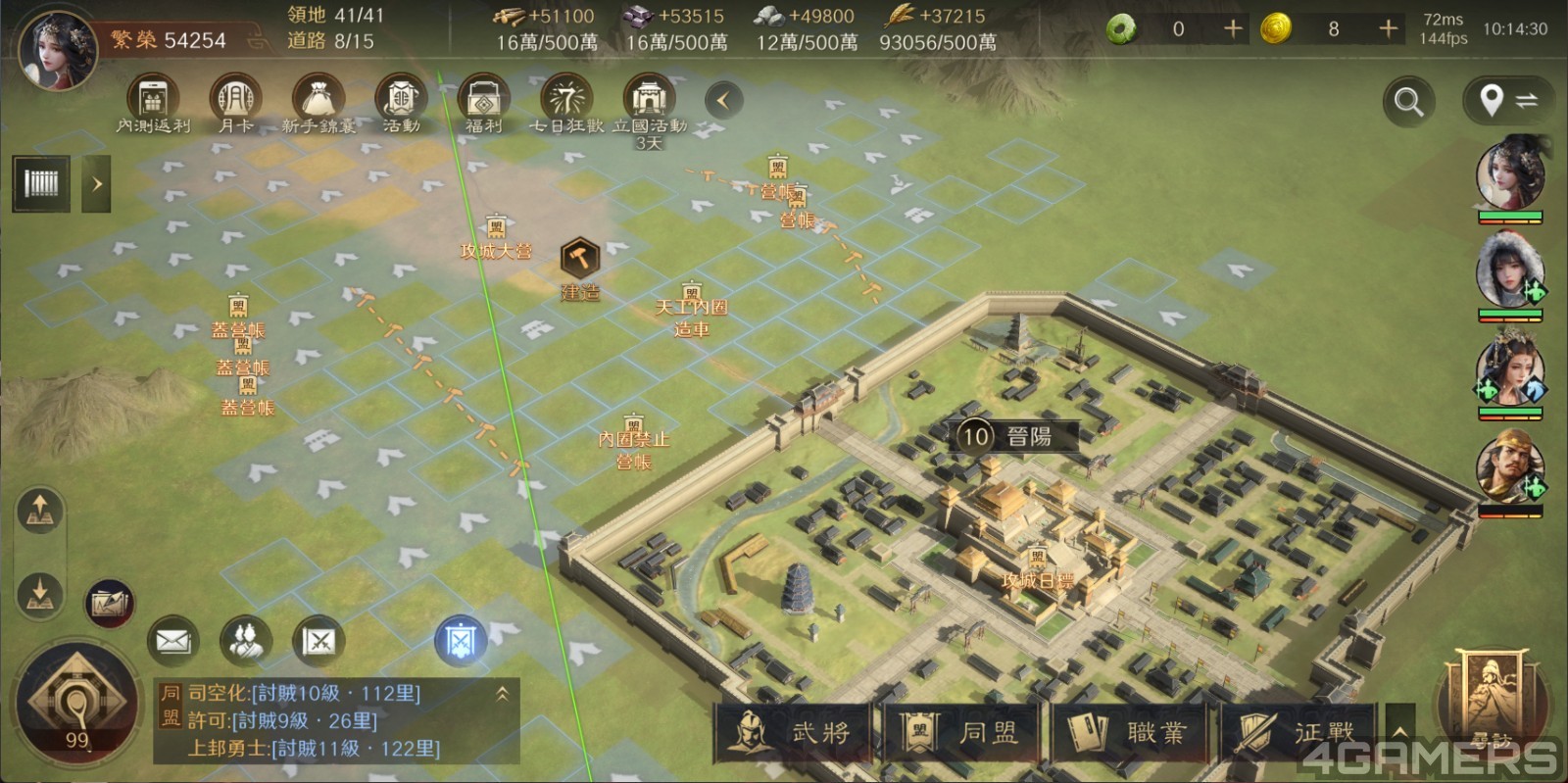Open the 福利 welfare rewards
Viewport: 1568px width, 783px height.
[483, 103]
